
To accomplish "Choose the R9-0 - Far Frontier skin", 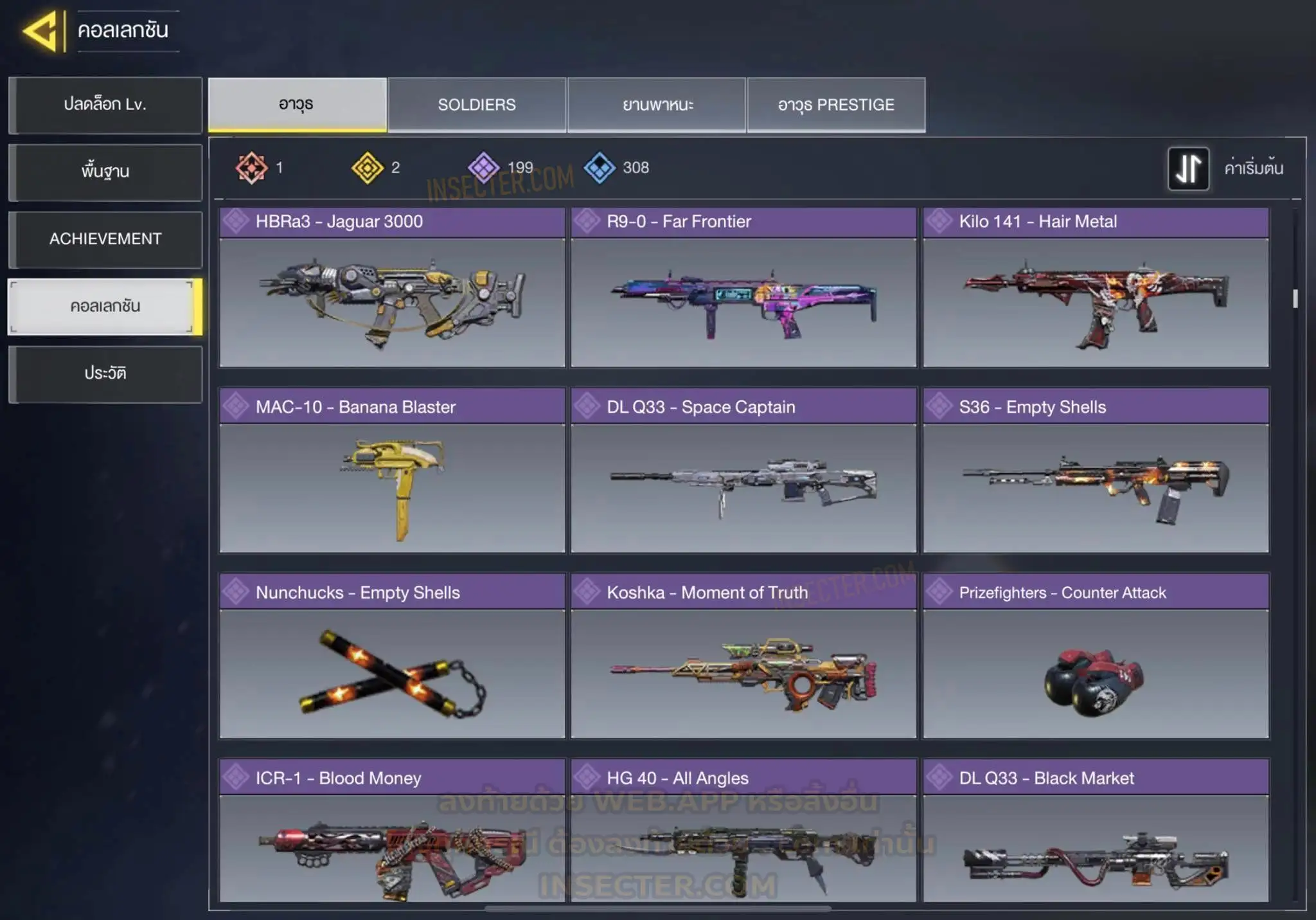I will (x=743, y=287).
